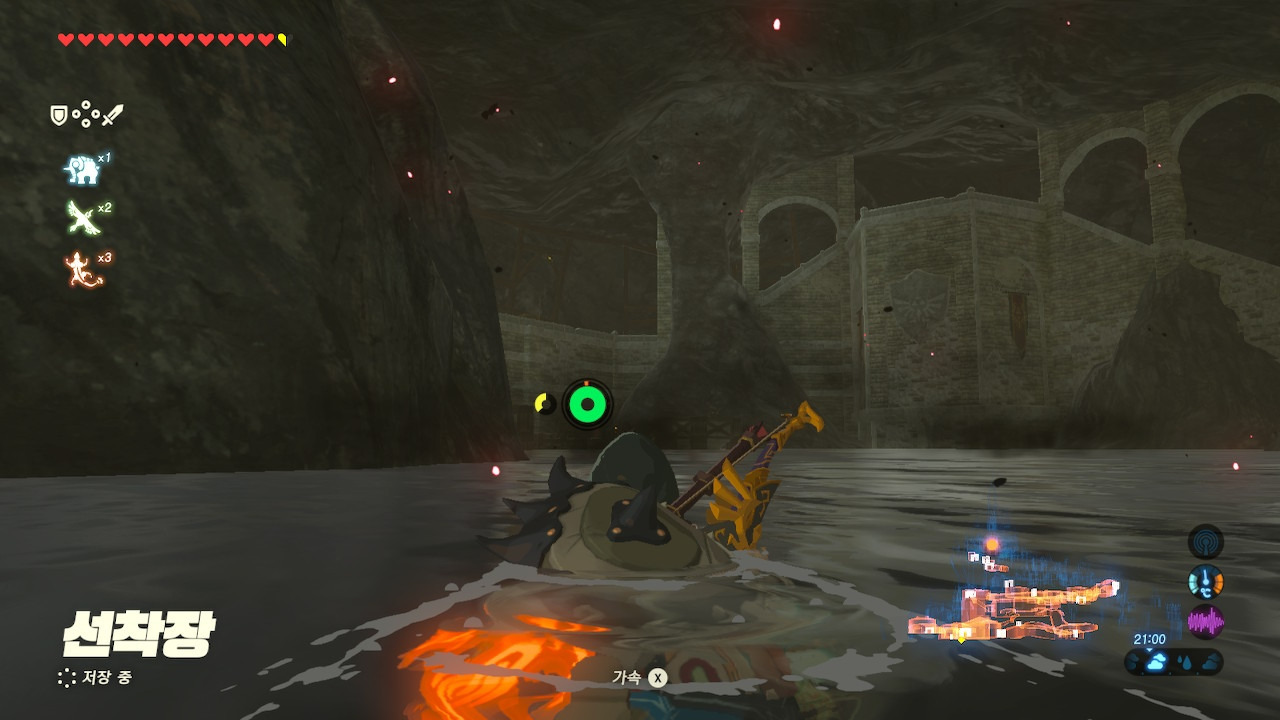Activate the orange lizard Daruk's Protection ability
The height and width of the screenshot is (720, 1280).
click(x=82, y=270)
